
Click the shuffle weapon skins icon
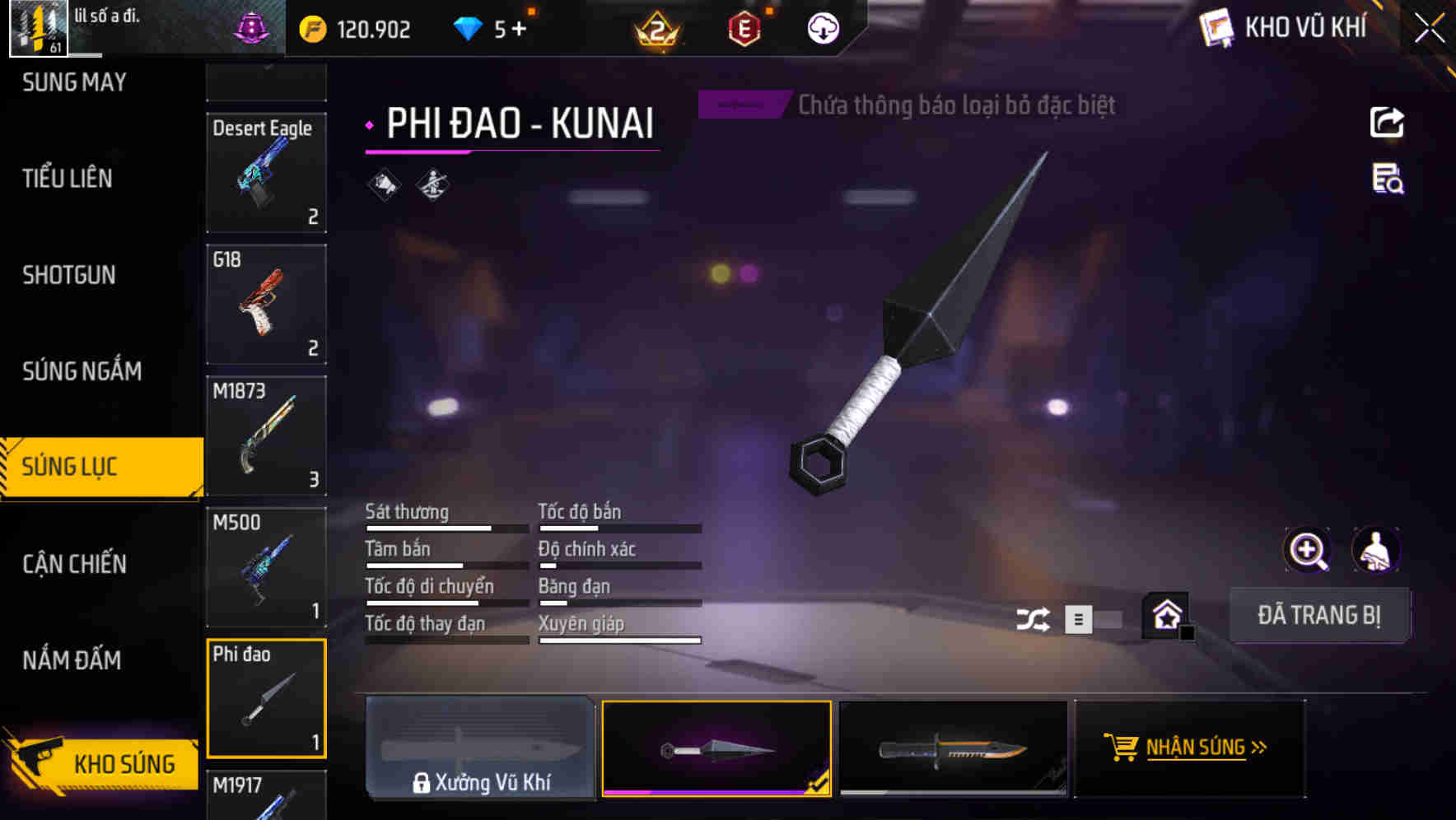(1034, 618)
